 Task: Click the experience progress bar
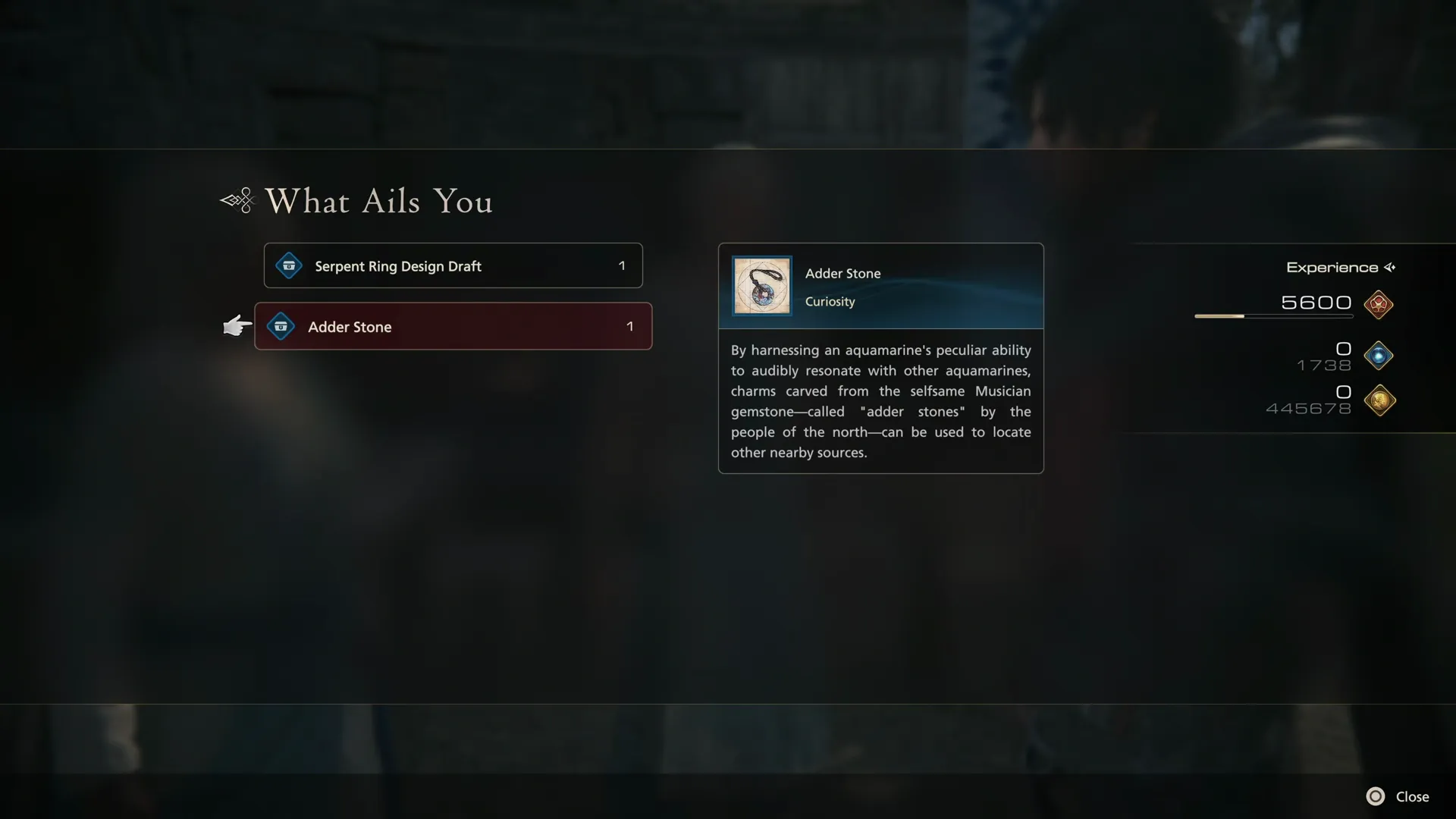pos(1274,316)
